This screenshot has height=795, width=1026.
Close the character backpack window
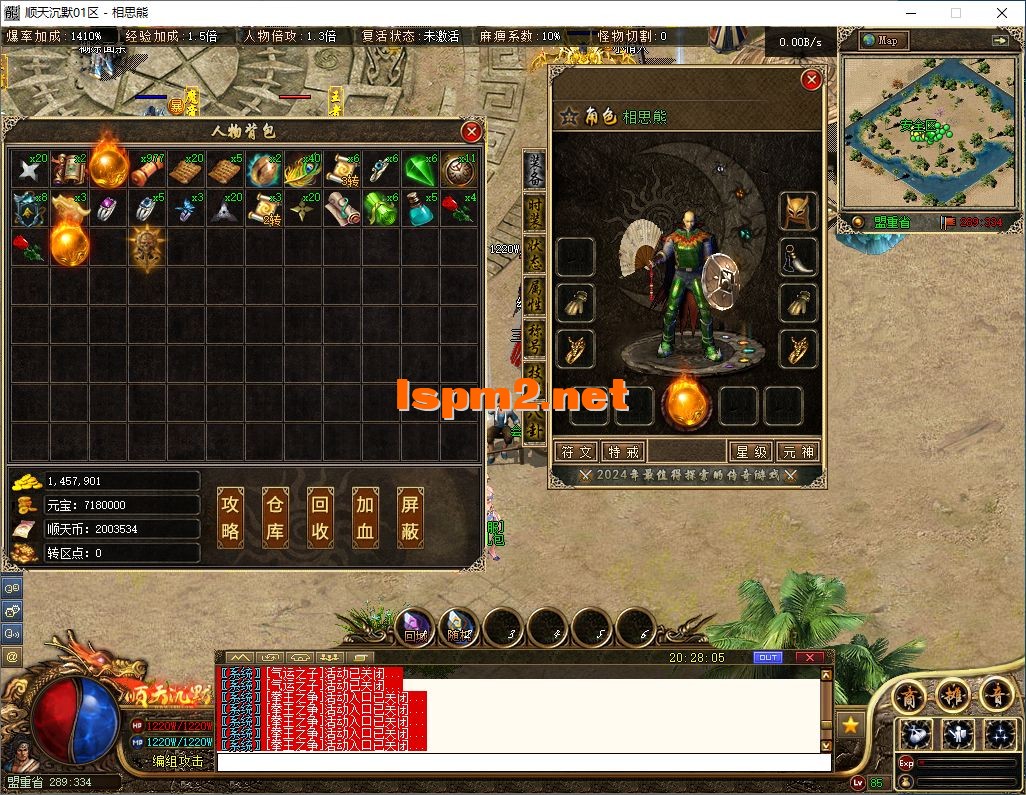tap(471, 131)
